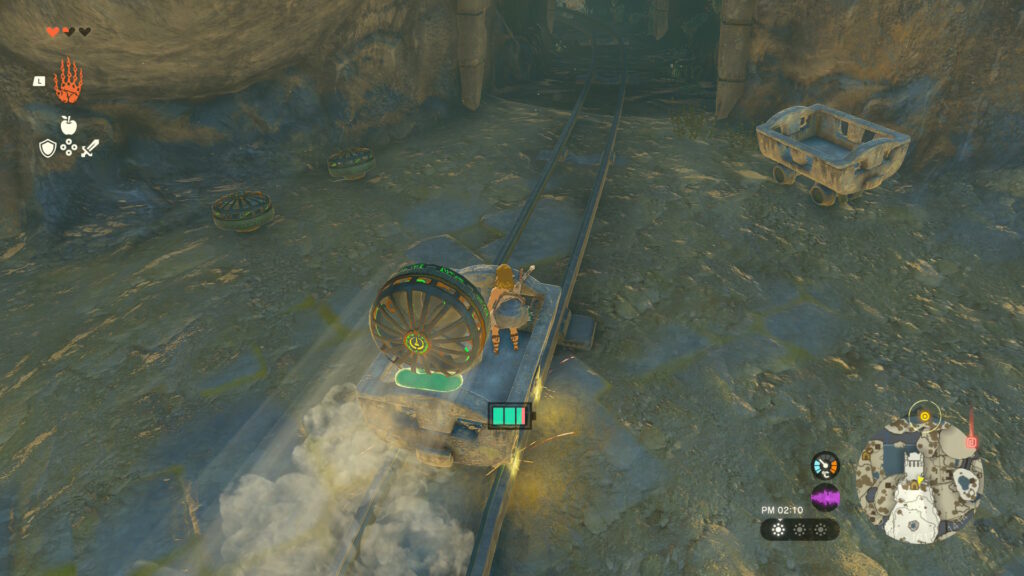Select the yellow objective marker on minimap
This screenshot has height=576, width=1024.
pyautogui.click(x=925, y=415)
